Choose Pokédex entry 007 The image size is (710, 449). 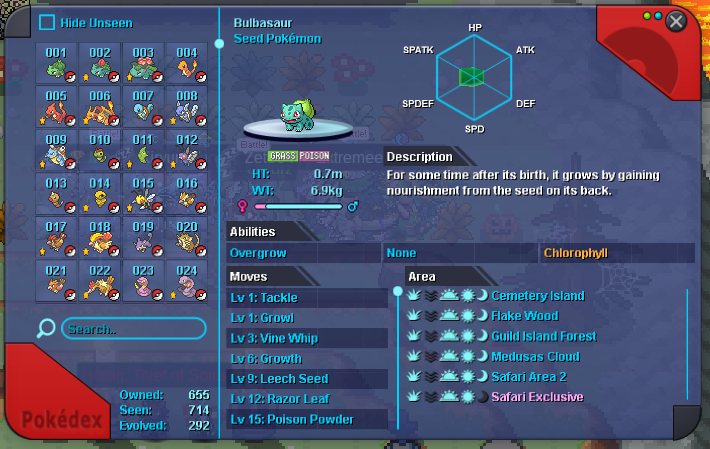pyautogui.click(x=143, y=107)
